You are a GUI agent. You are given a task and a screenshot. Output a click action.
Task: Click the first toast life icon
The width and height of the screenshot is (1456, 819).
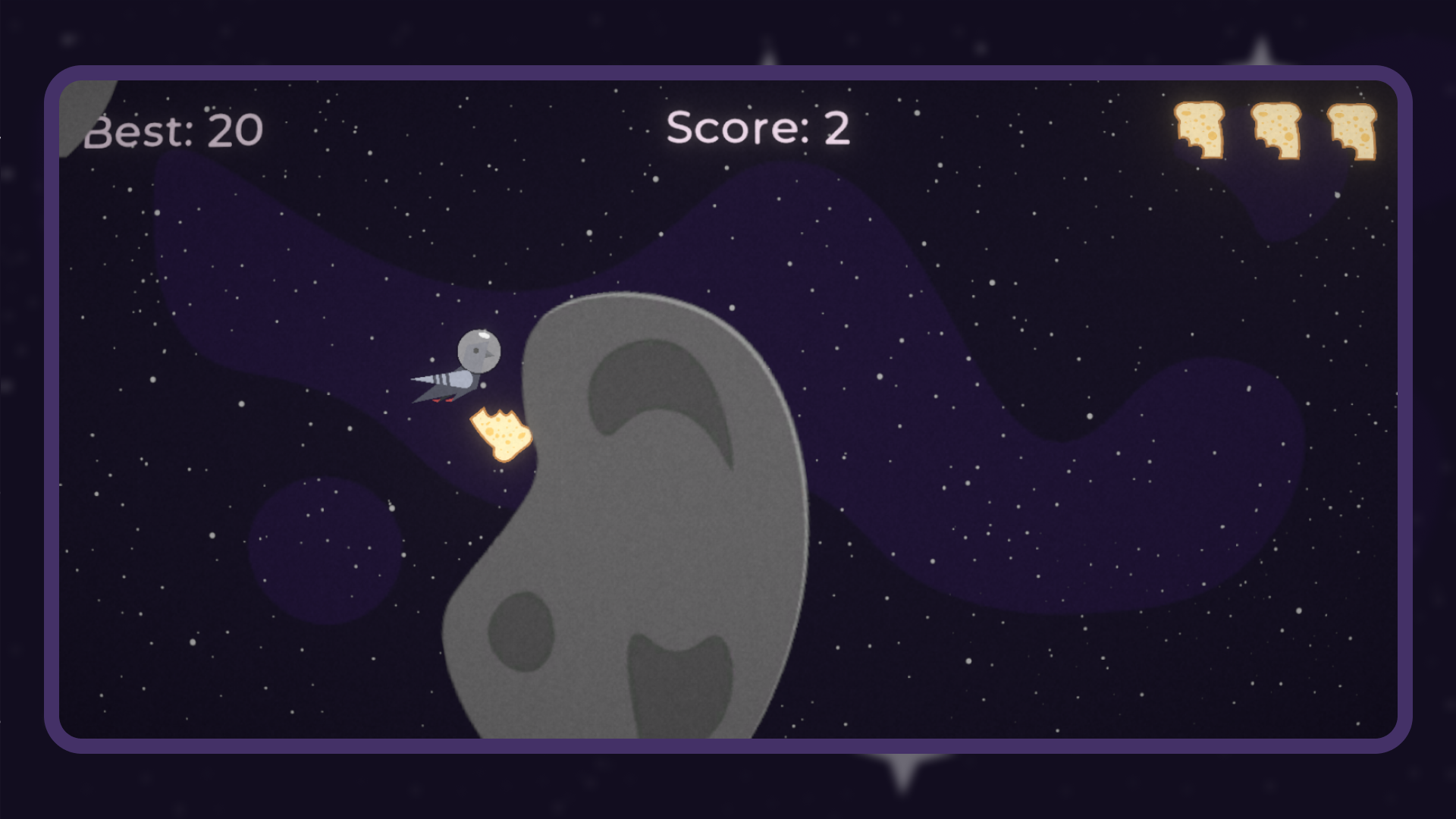pyautogui.click(x=1200, y=131)
